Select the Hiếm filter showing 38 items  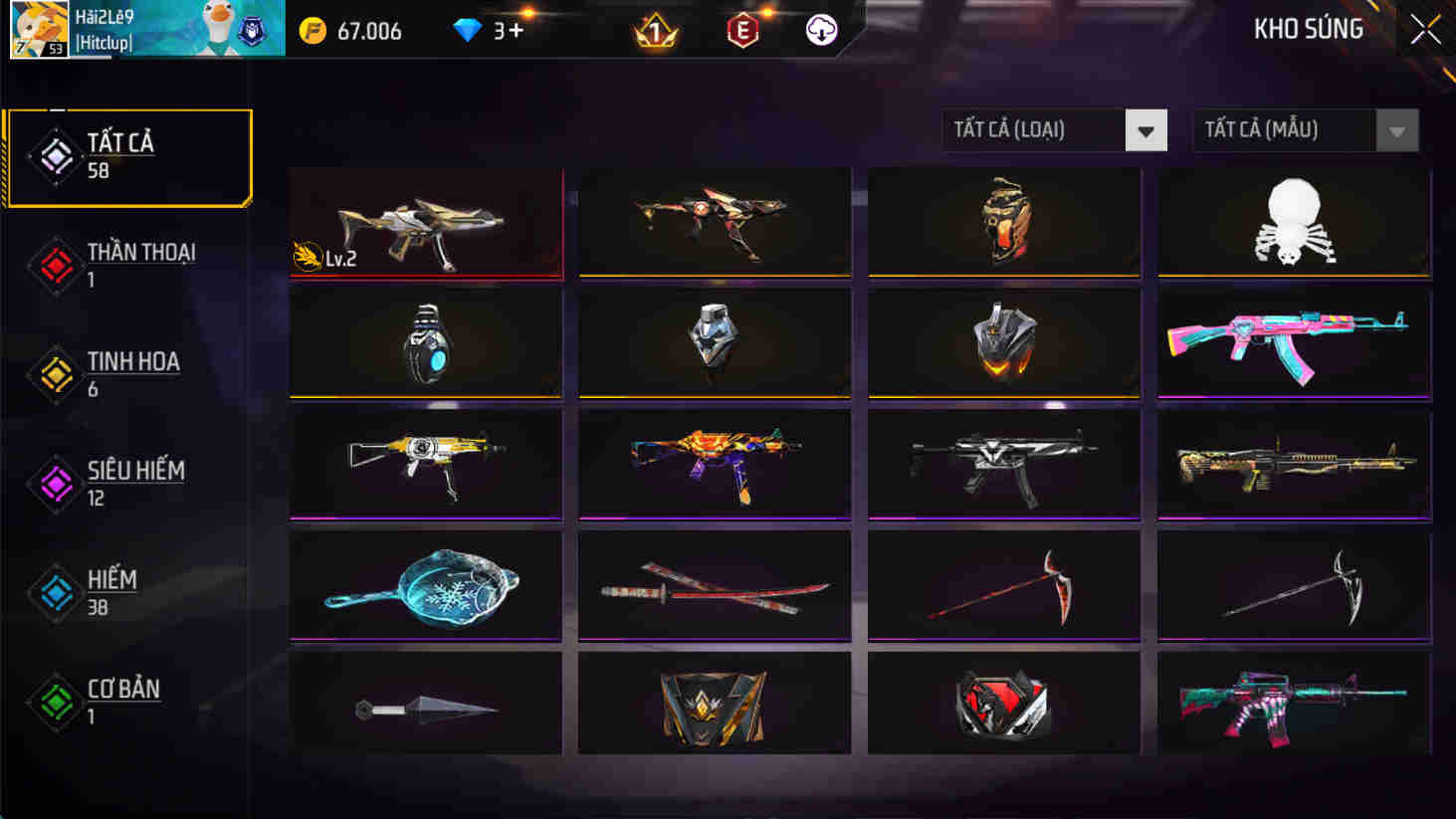(x=57, y=594)
